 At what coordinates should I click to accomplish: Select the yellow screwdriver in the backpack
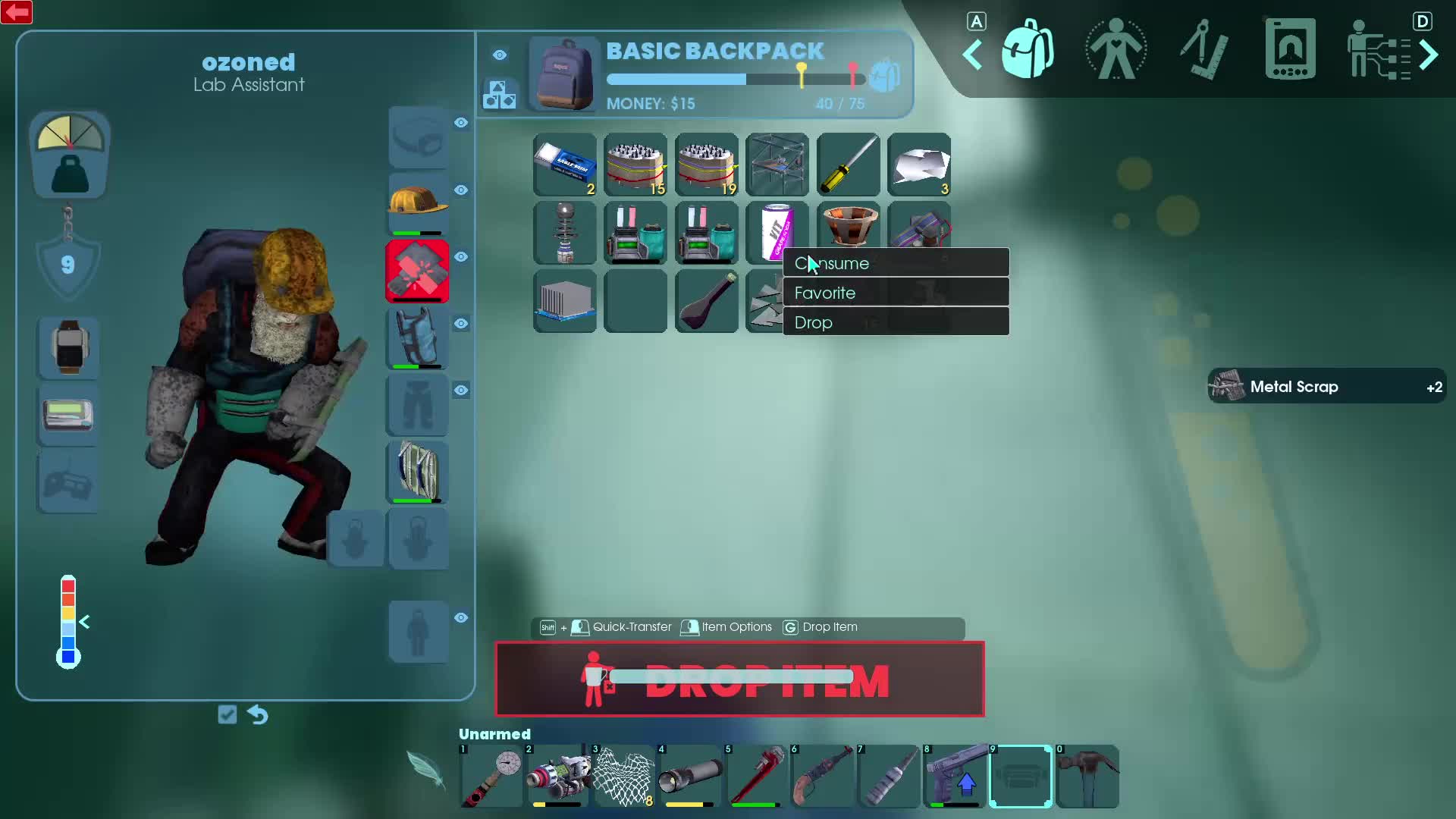pyautogui.click(x=848, y=165)
